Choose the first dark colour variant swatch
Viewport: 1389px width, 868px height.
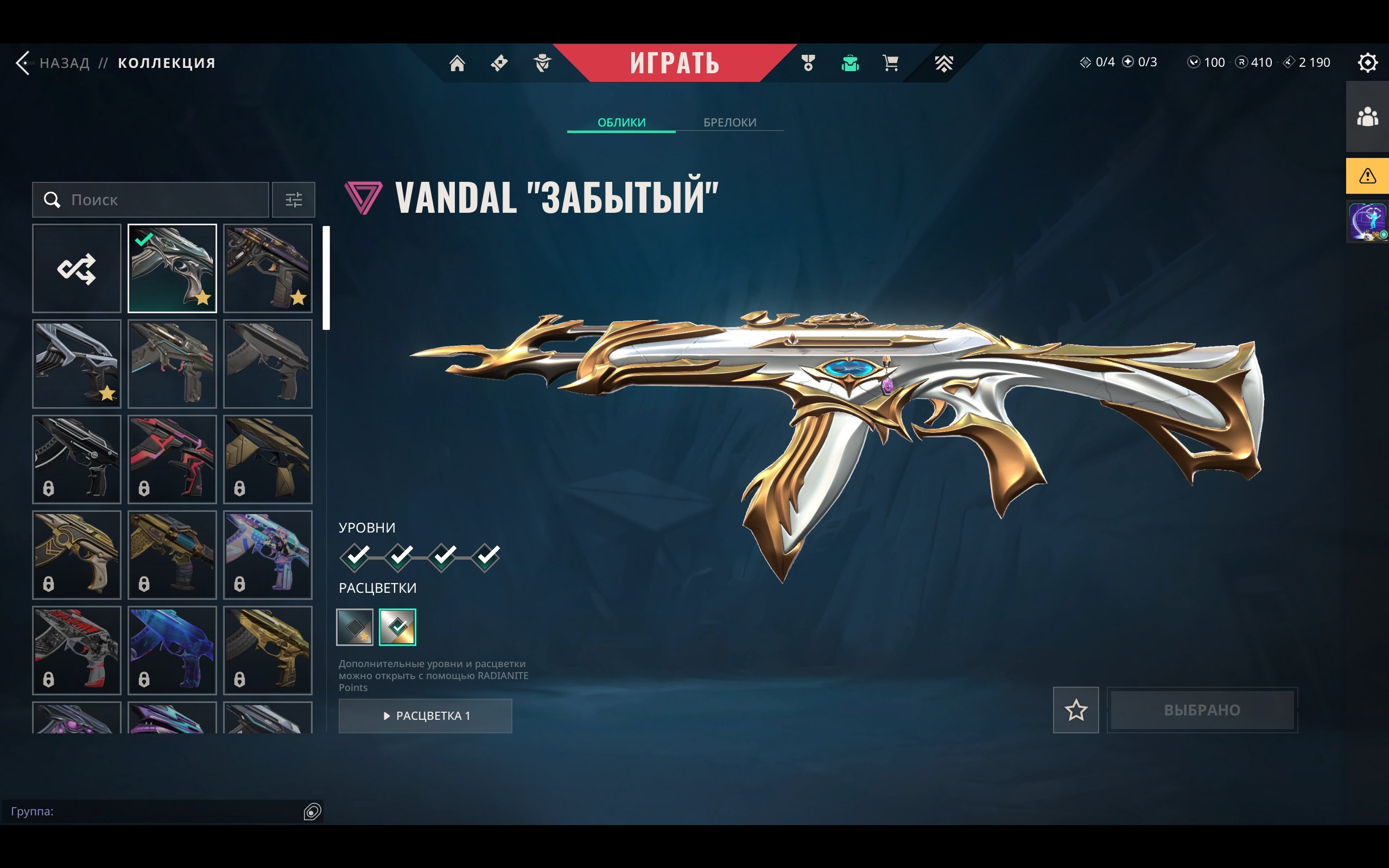coord(354,627)
